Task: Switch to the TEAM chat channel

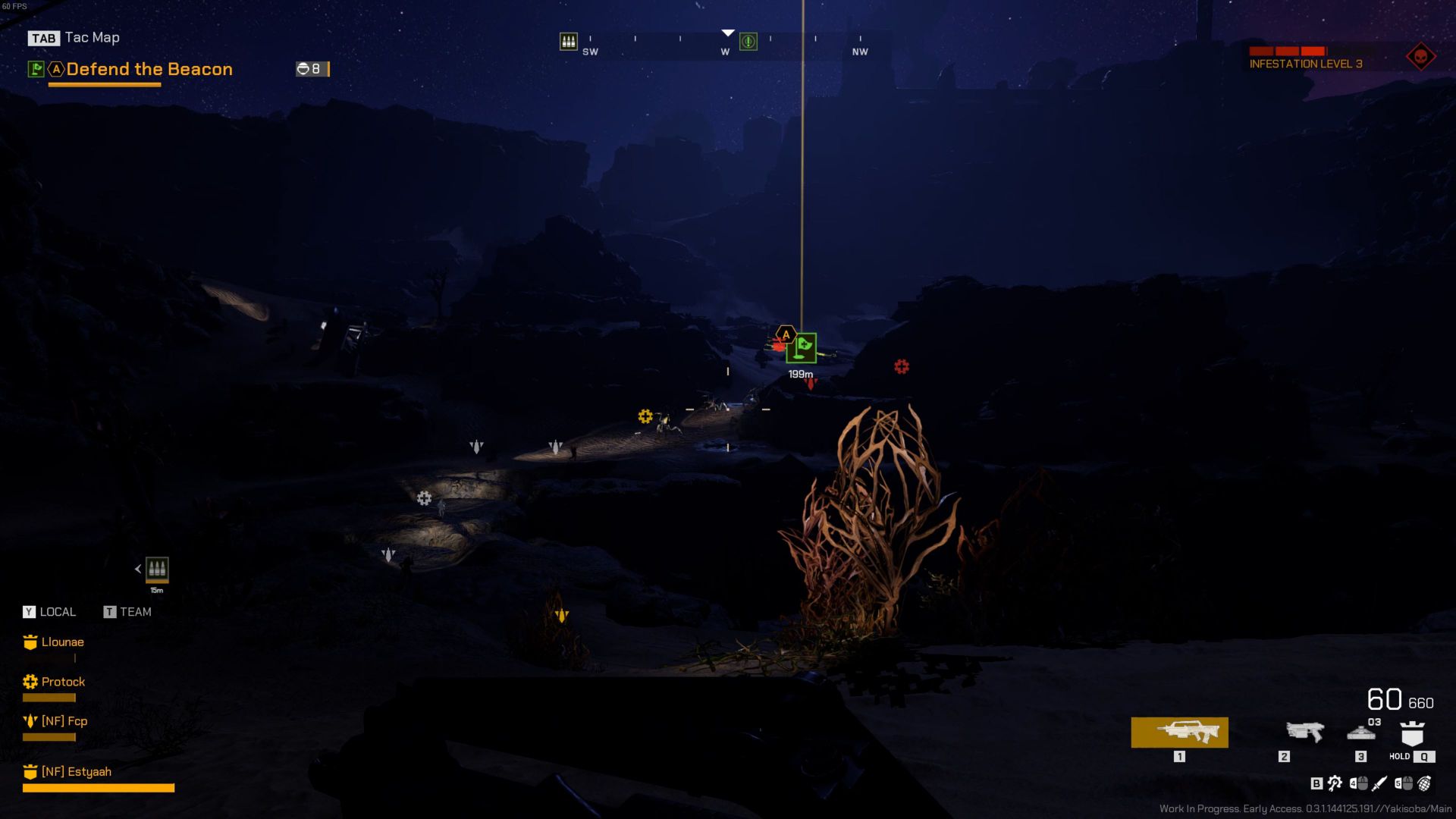Action: click(127, 612)
